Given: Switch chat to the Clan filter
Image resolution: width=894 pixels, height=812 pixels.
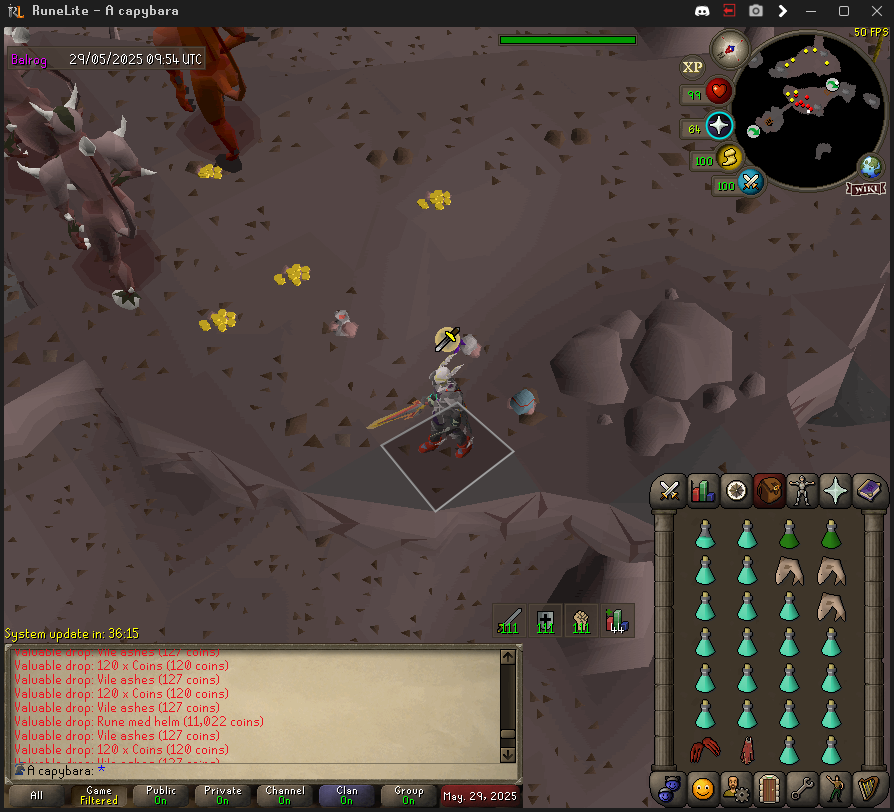Looking at the screenshot, I should (x=346, y=796).
